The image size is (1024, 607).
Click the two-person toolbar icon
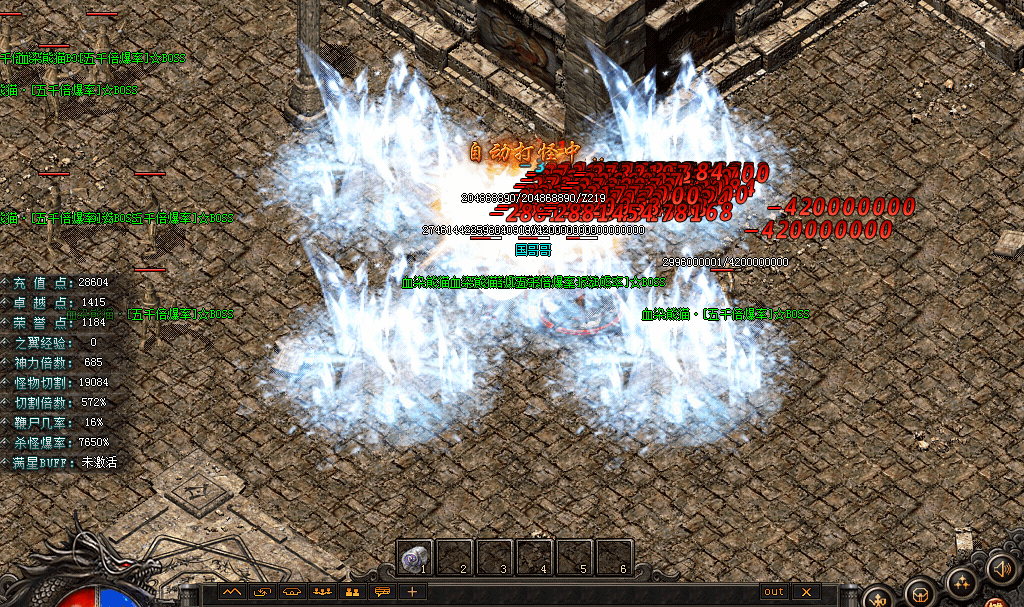tap(352, 592)
